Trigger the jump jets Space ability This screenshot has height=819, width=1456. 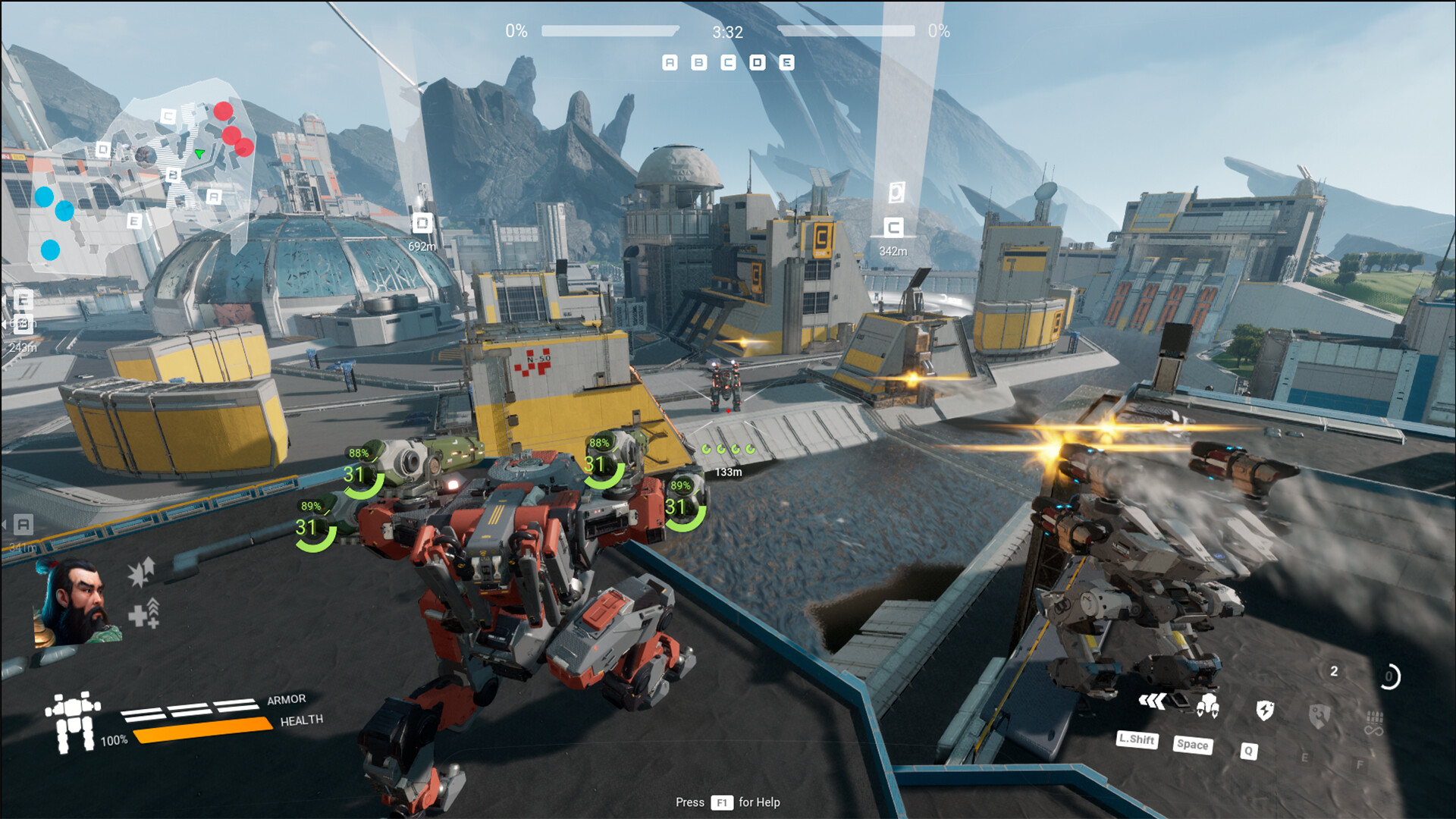click(1208, 707)
